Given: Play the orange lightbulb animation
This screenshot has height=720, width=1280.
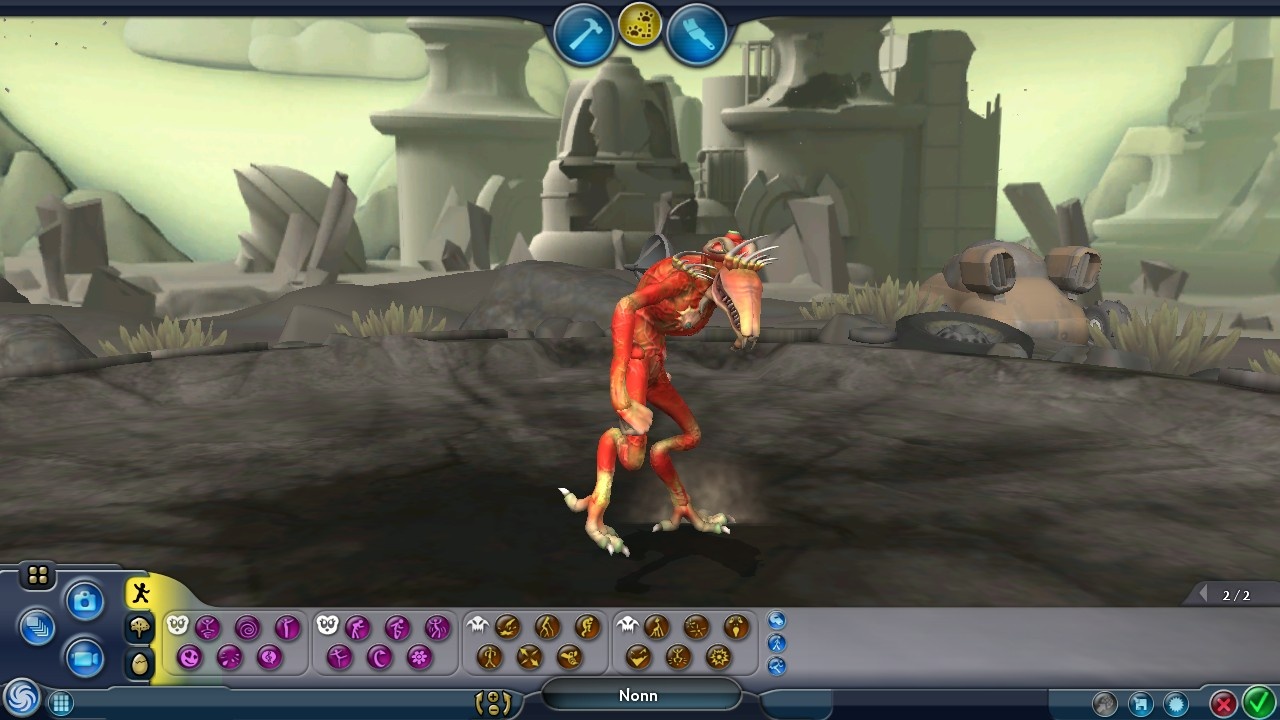Looking at the screenshot, I should pyautogui.click(x=736, y=627).
